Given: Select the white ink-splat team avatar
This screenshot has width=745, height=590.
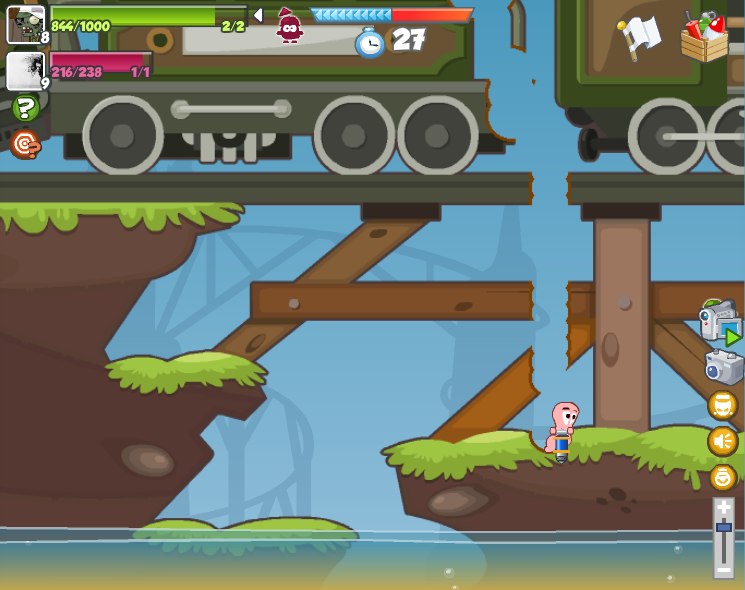Looking at the screenshot, I should pyautogui.click(x=26, y=70).
